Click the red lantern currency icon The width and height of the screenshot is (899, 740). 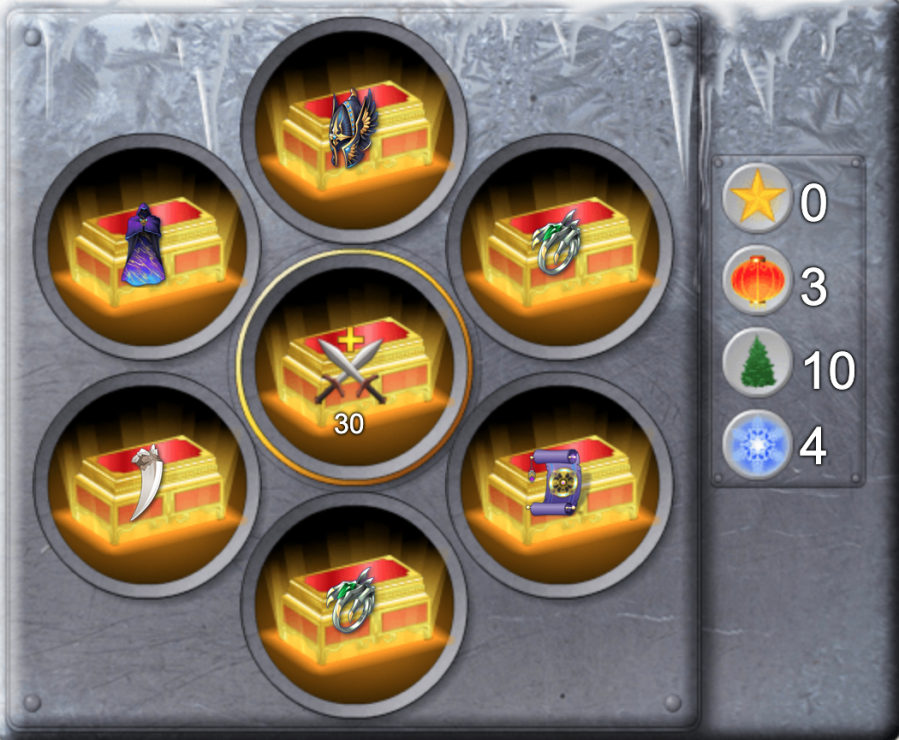tap(757, 281)
